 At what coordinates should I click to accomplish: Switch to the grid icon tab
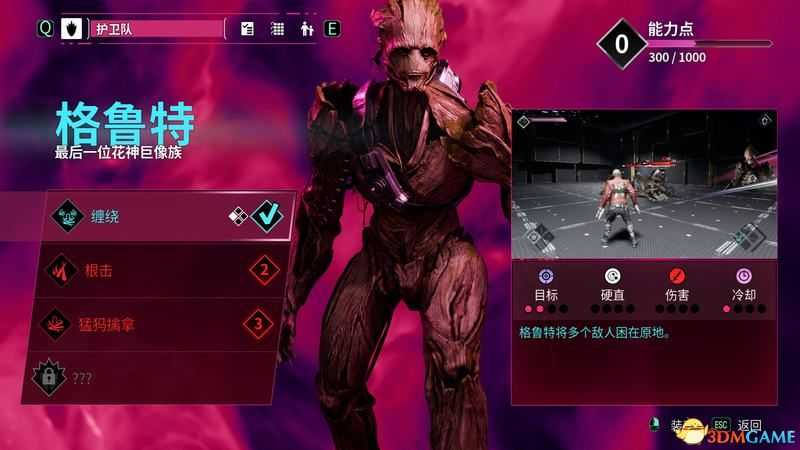coord(277,29)
